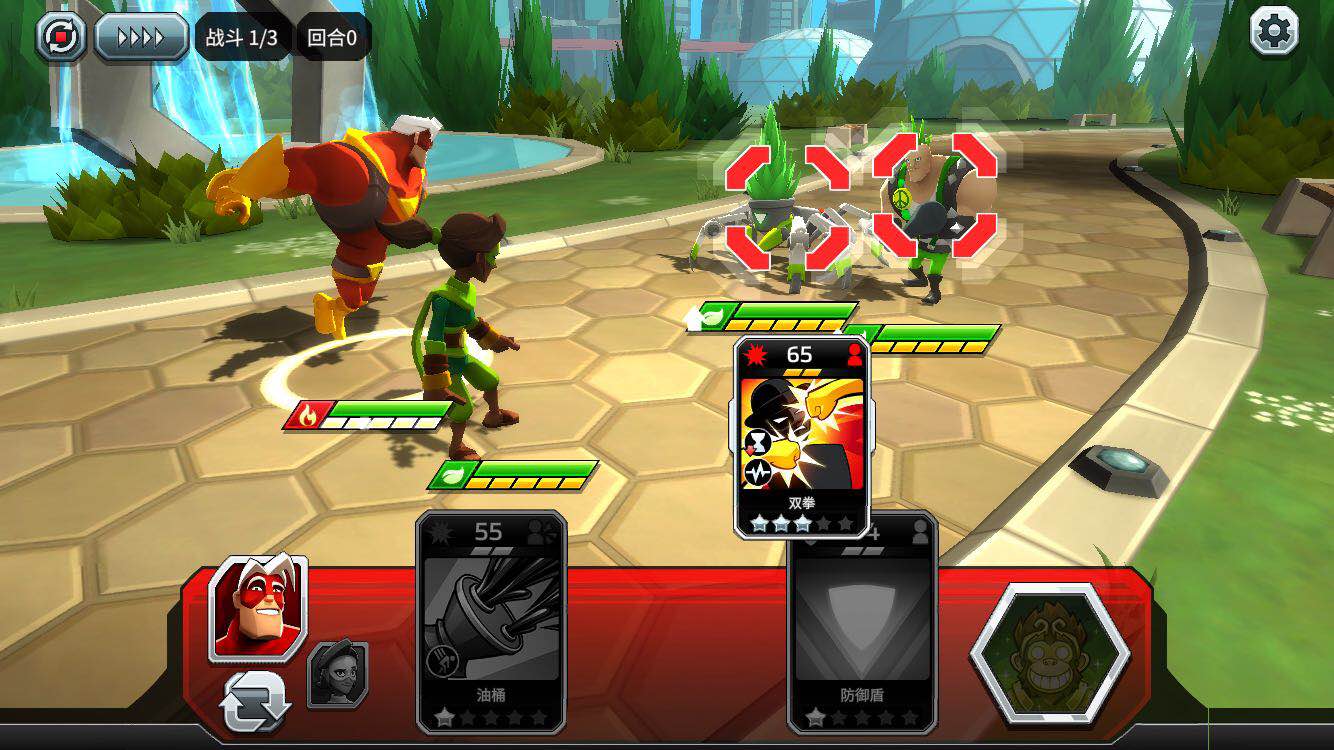The width and height of the screenshot is (1334, 750).
Task: Play the 双拳 double fist card
Action: click(x=802, y=437)
